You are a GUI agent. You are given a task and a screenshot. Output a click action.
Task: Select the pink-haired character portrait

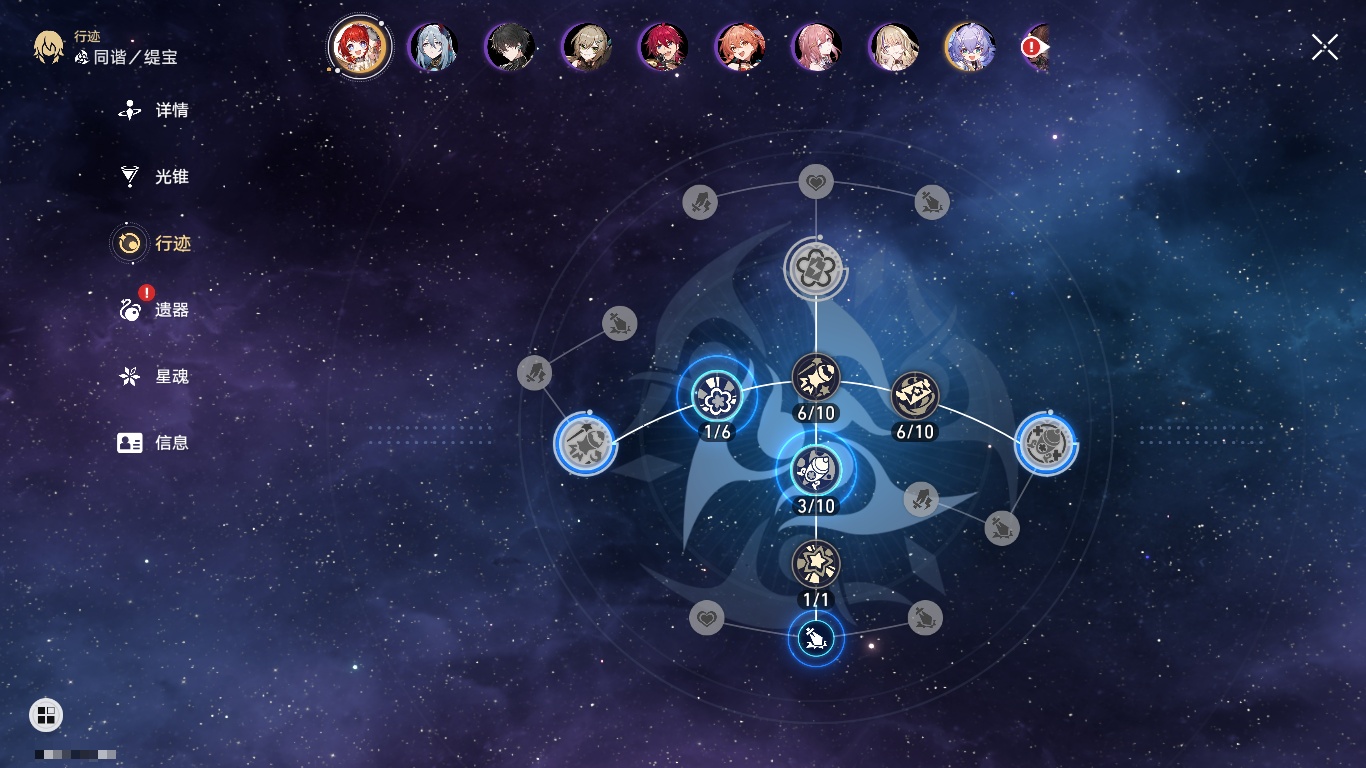point(817,47)
